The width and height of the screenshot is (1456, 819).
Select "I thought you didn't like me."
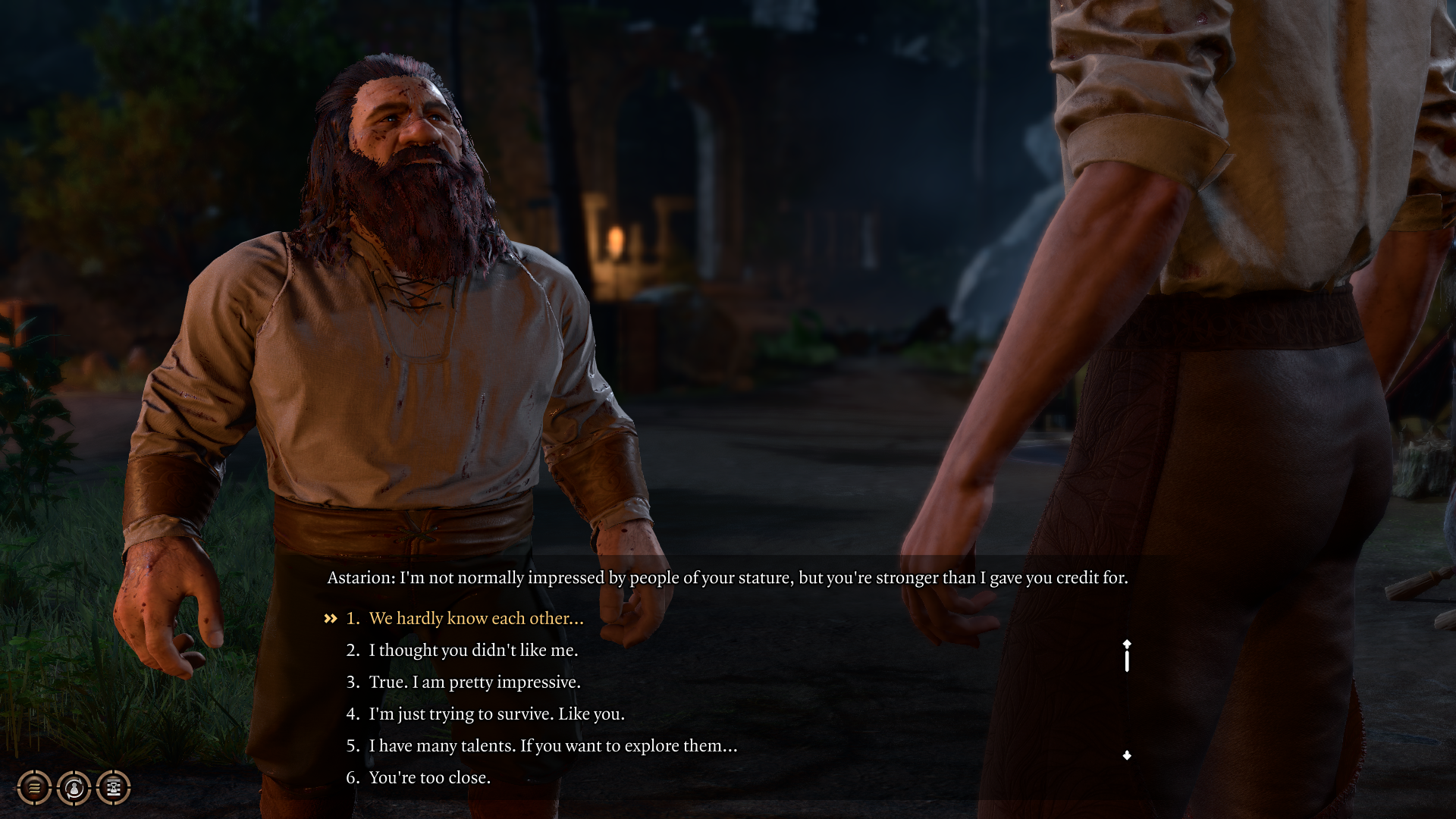[472, 651]
